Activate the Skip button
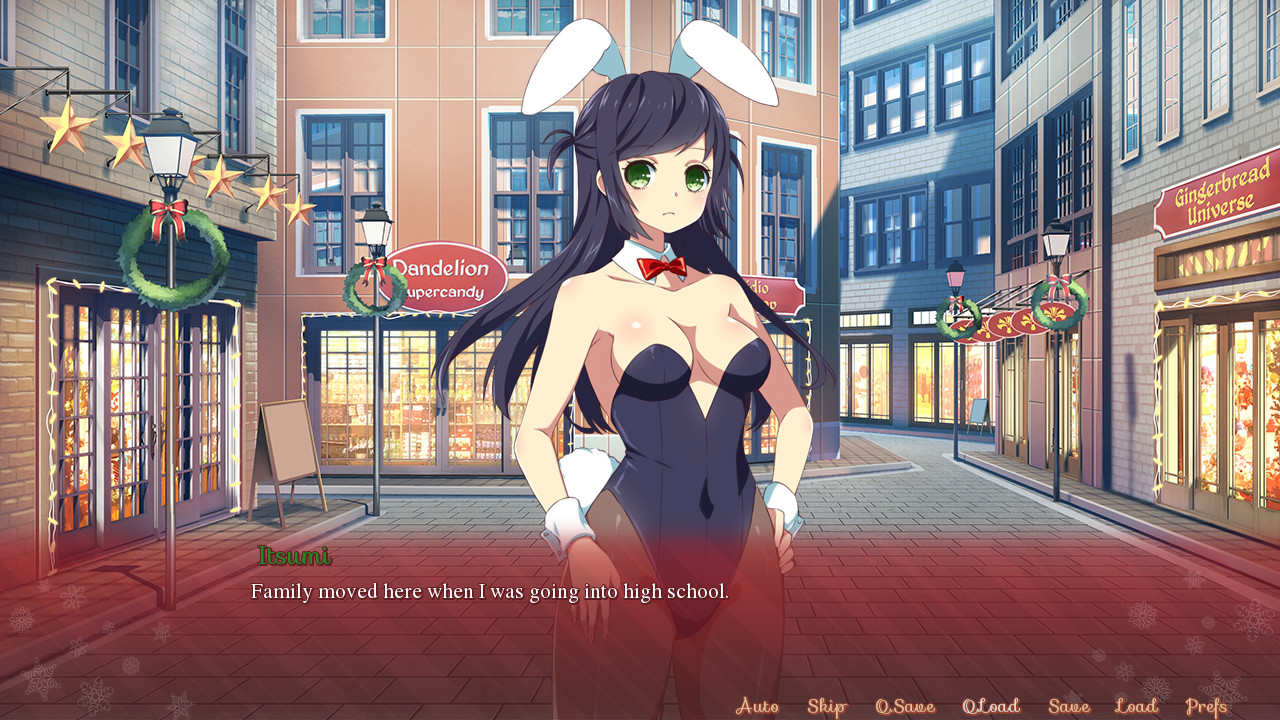The image size is (1280, 720). pyautogui.click(x=826, y=706)
